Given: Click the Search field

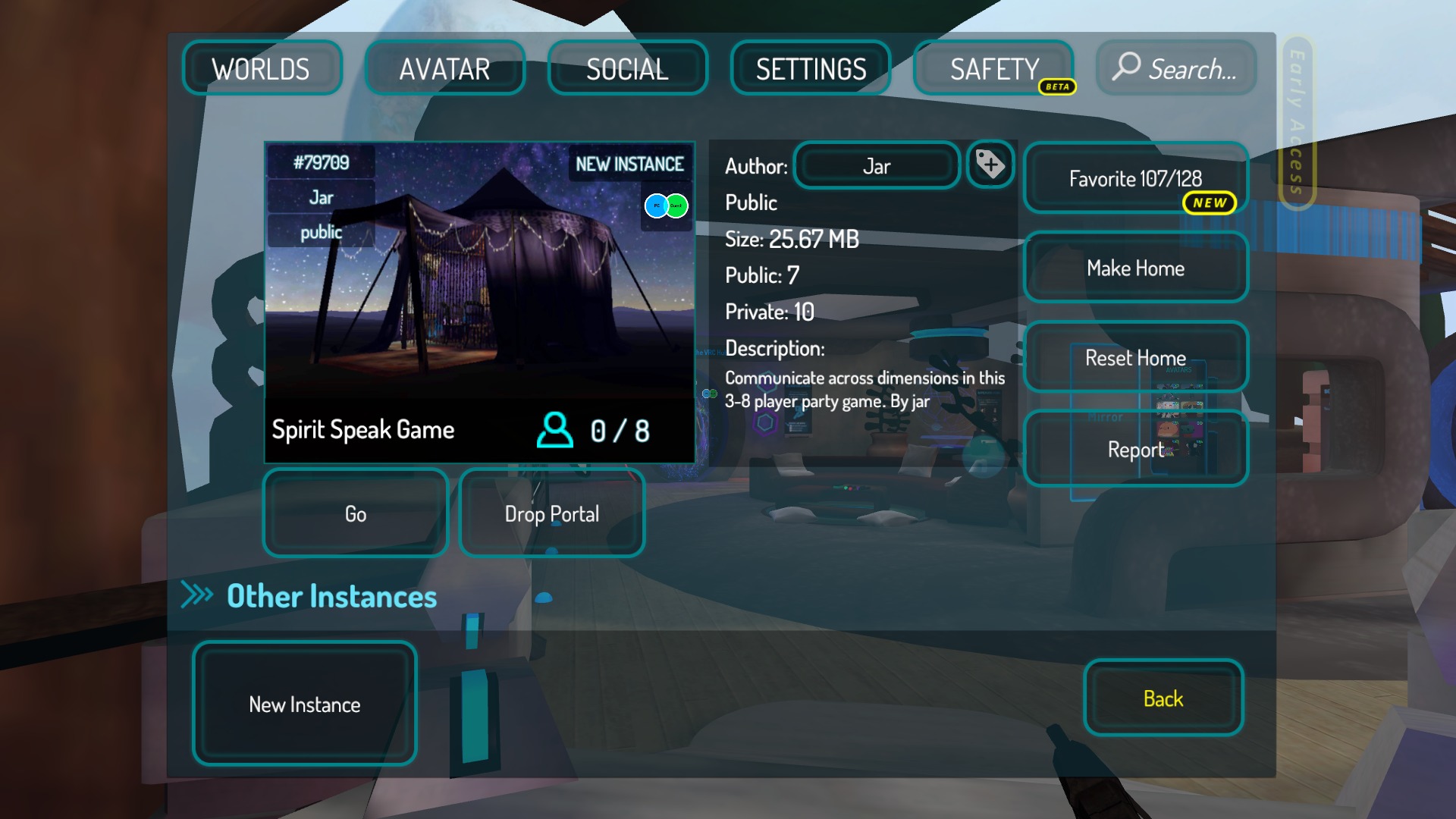Looking at the screenshot, I should click(x=1176, y=69).
